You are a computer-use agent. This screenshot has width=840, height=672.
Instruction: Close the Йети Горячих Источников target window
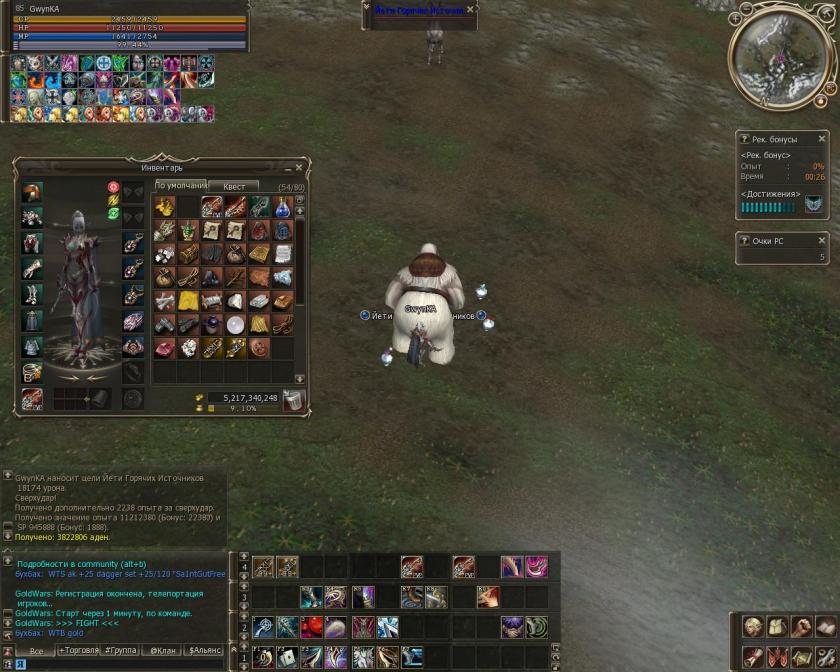click(471, 10)
